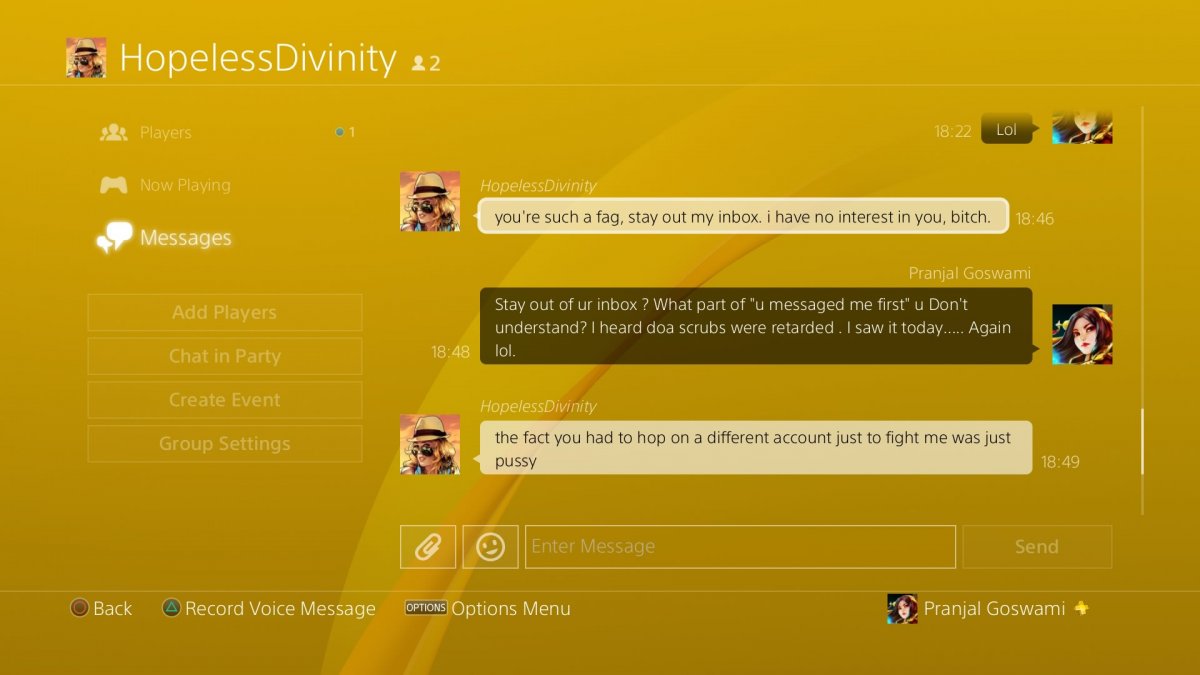Click the paperclip attachment button
The image size is (1200, 675).
428,547
